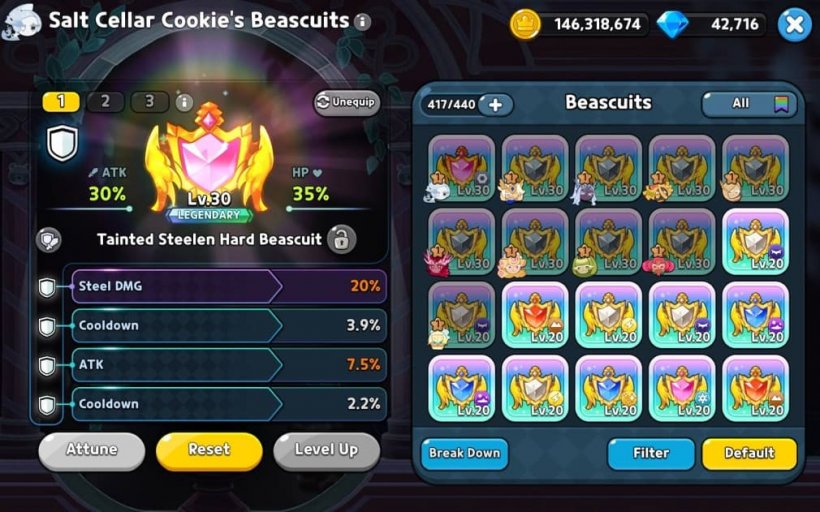Open title info icon beside Beascuits
Image resolution: width=820 pixels, height=512 pixels.
point(362,21)
